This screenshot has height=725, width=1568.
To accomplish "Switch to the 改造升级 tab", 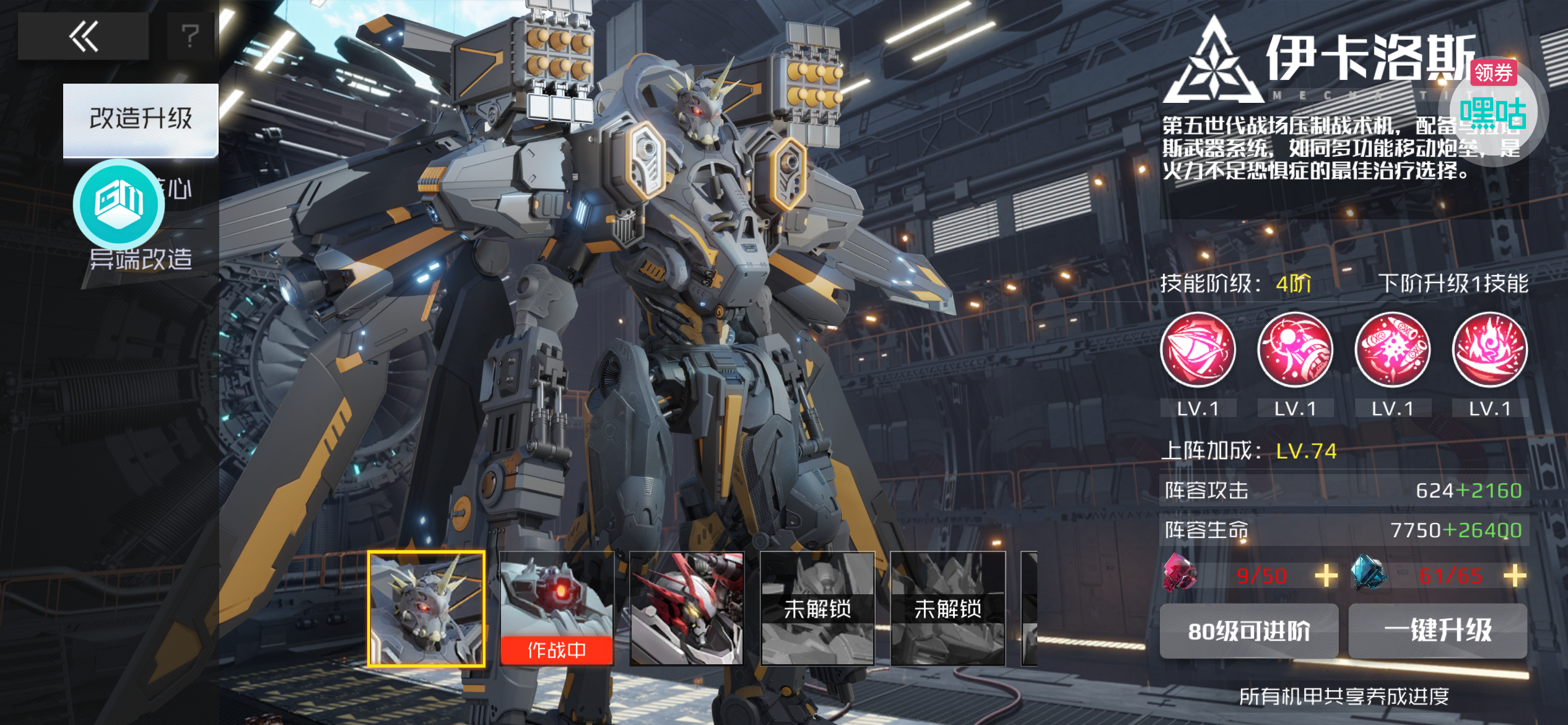I will 141,119.
